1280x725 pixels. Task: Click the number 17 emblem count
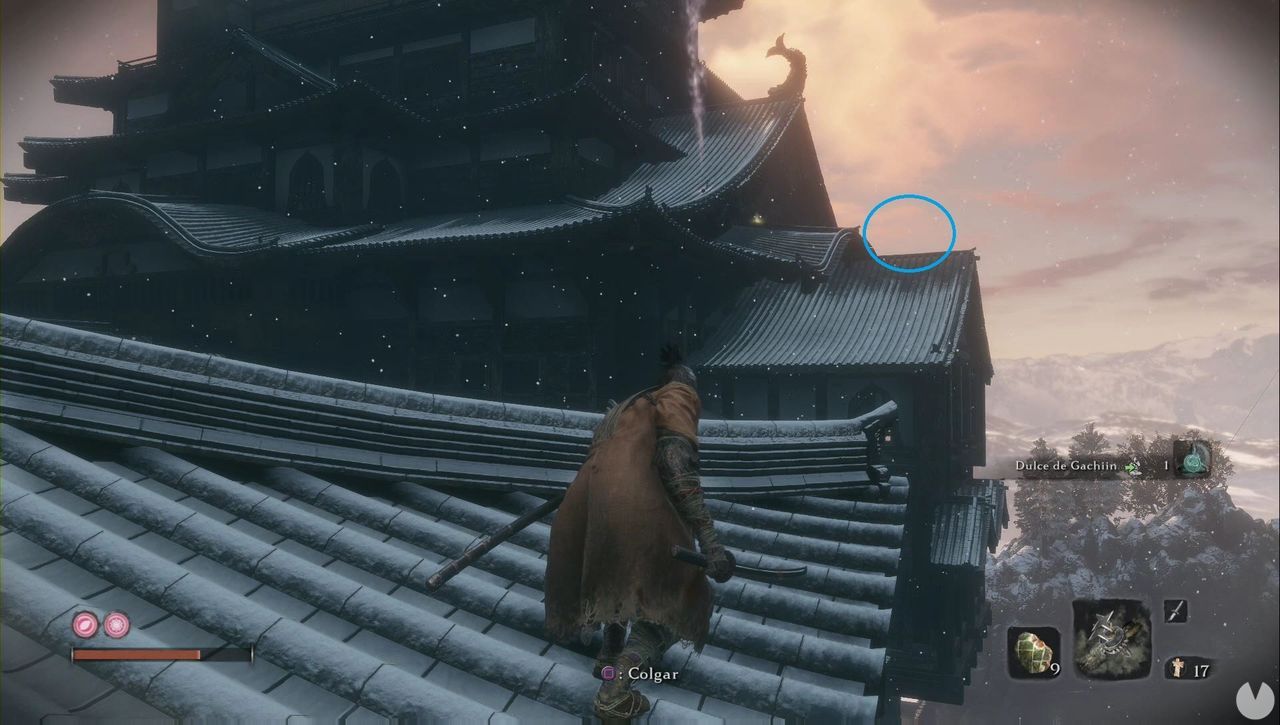[x=1201, y=669]
